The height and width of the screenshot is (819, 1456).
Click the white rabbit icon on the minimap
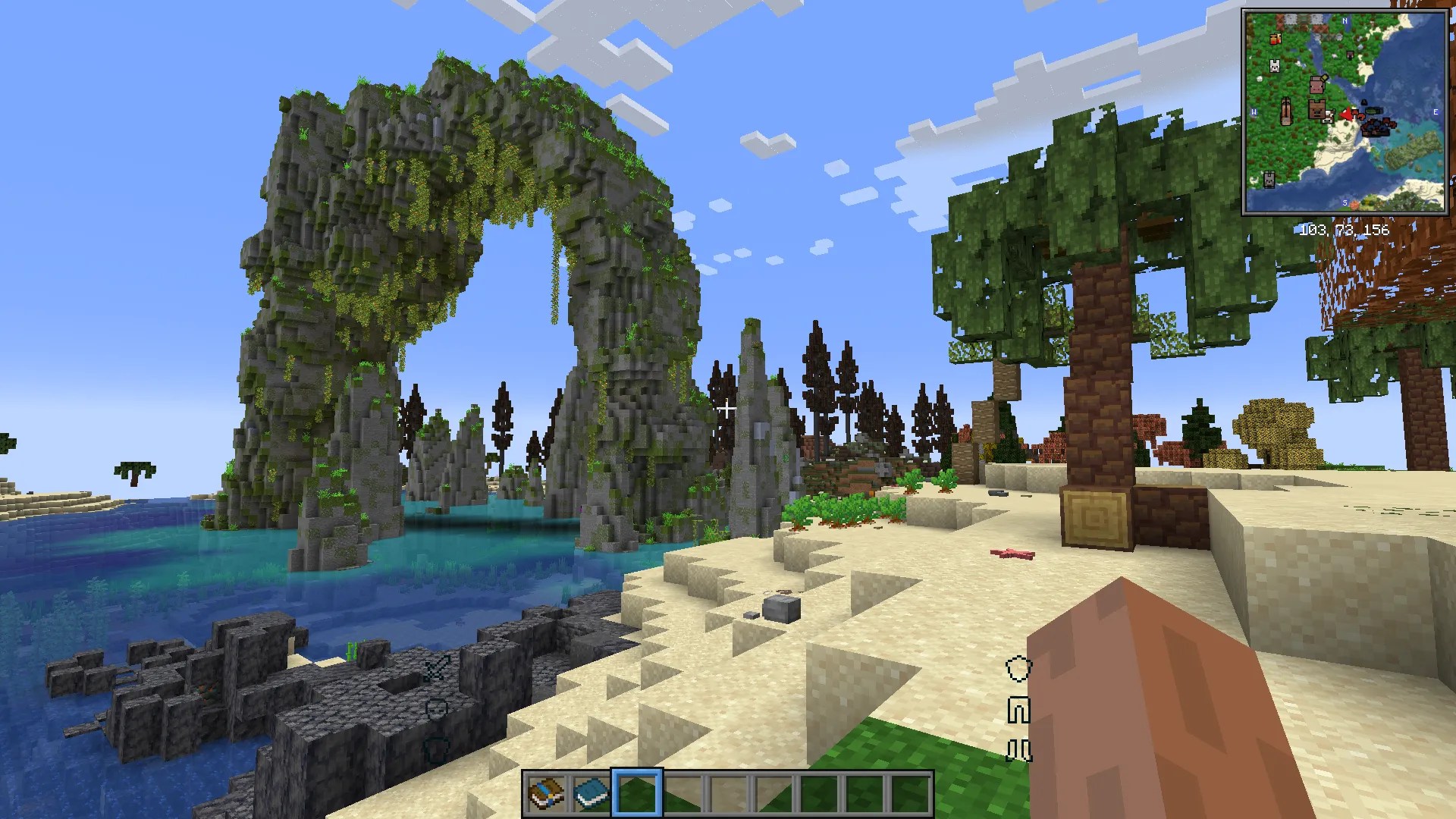pos(1274,66)
